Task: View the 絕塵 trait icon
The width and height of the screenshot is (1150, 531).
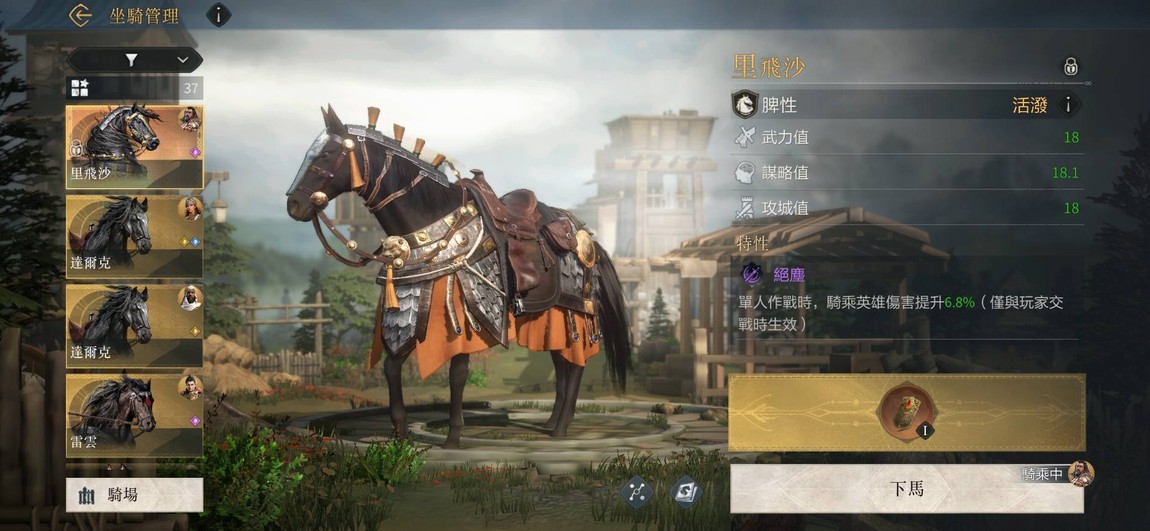Action: [750, 273]
